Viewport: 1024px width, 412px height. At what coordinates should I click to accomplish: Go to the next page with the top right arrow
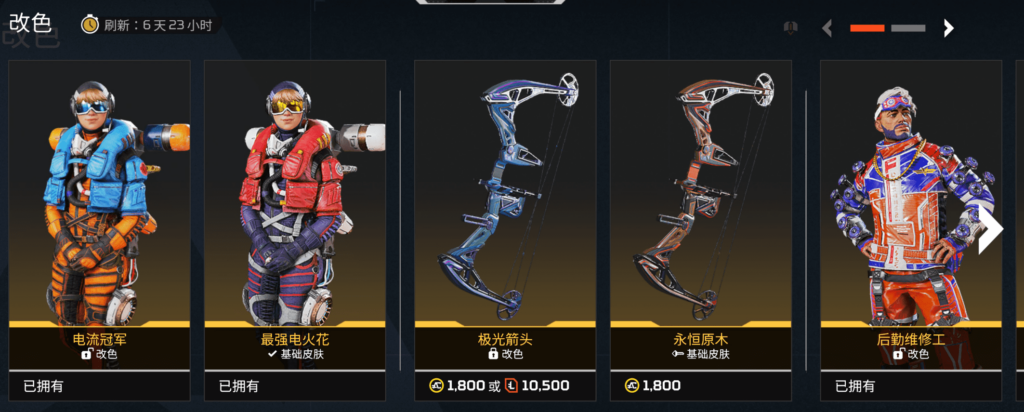(x=948, y=29)
